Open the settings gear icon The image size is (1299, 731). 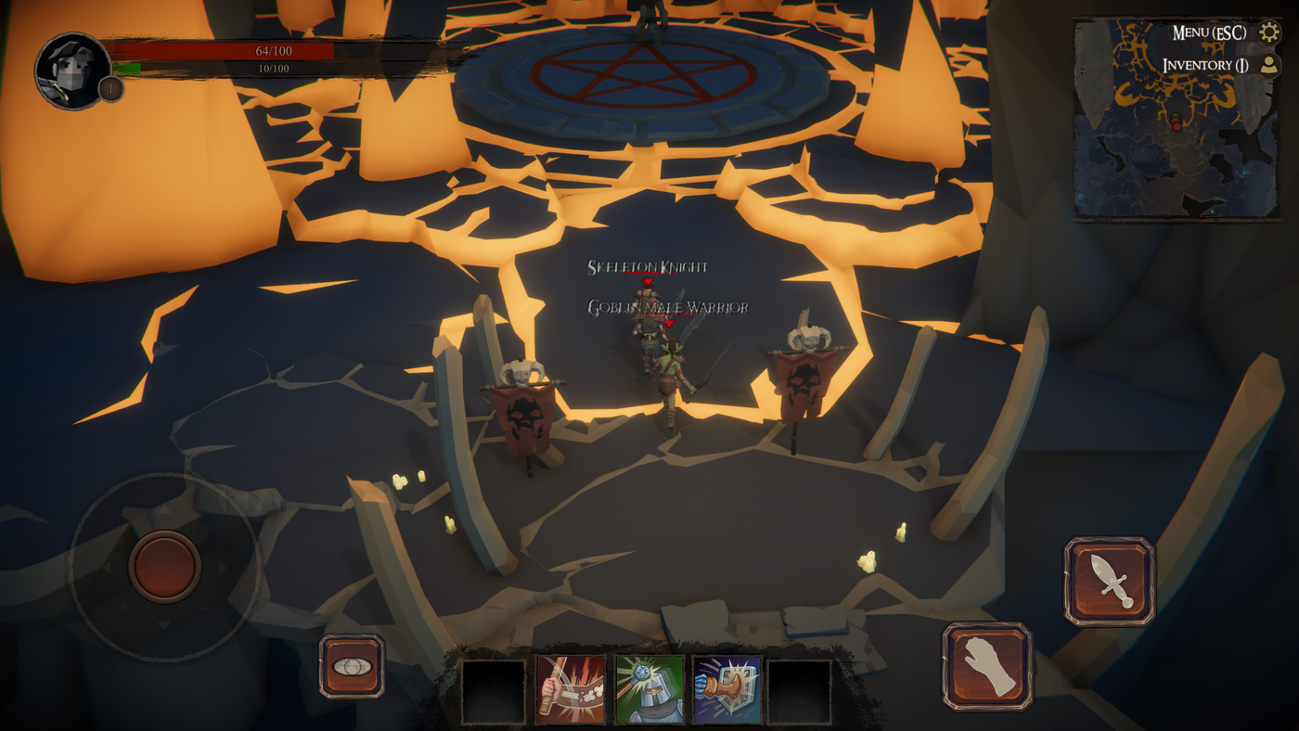coord(1268,31)
